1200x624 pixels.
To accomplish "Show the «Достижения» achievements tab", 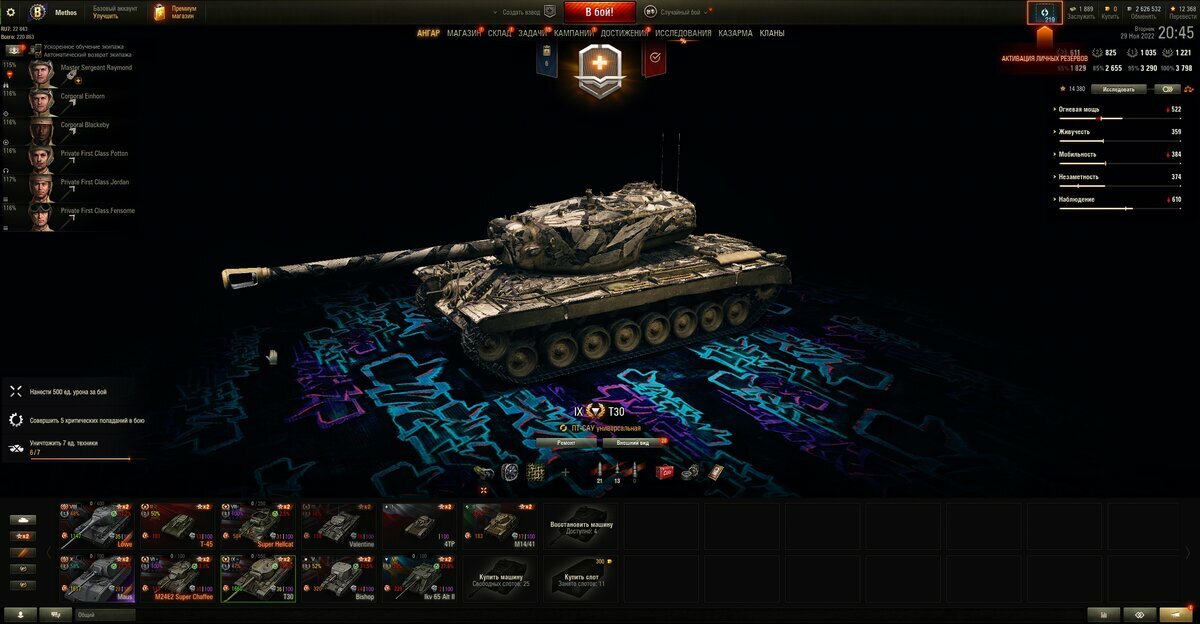I will pyautogui.click(x=624, y=33).
